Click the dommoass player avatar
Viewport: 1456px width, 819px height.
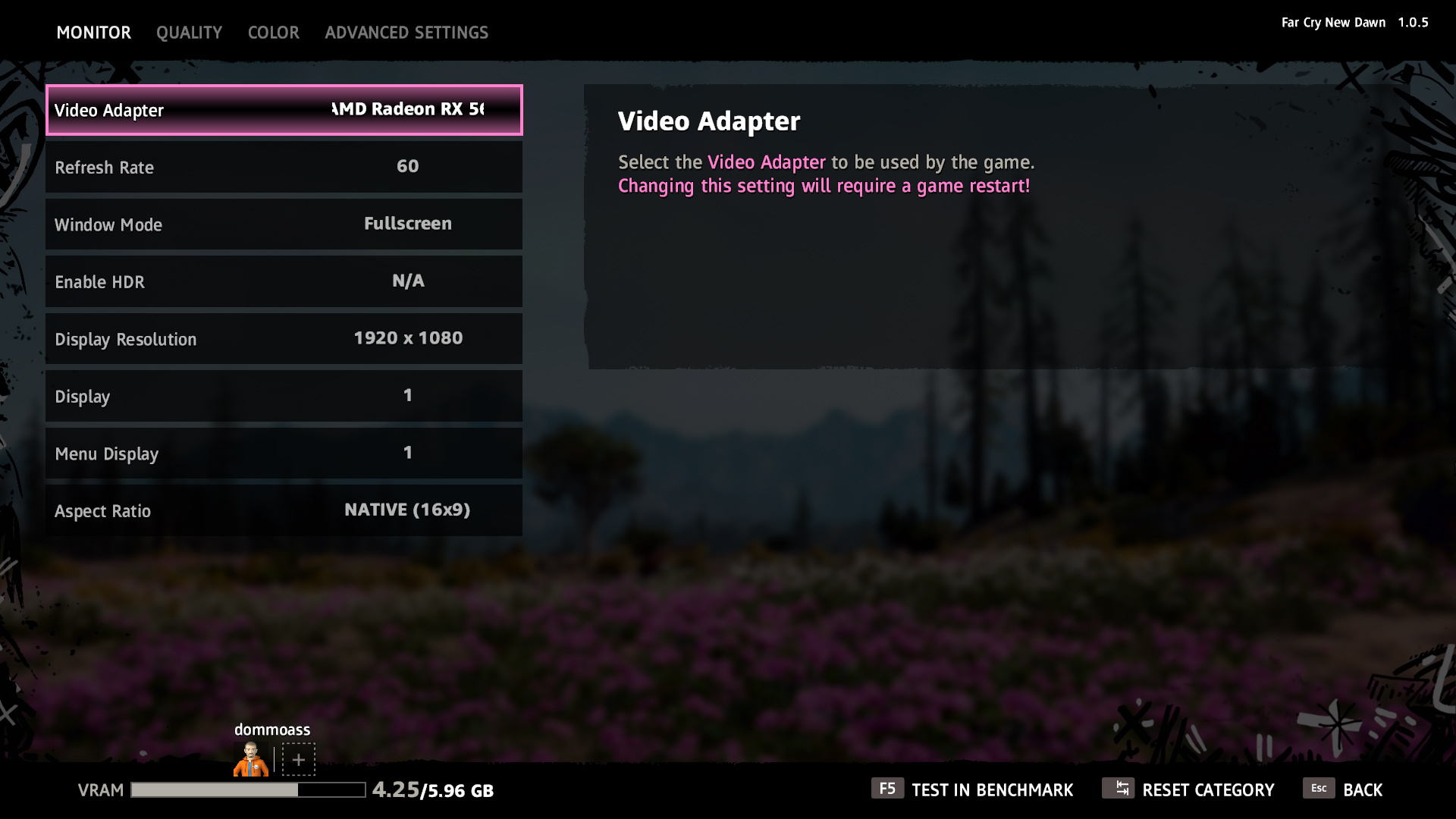tap(251, 759)
